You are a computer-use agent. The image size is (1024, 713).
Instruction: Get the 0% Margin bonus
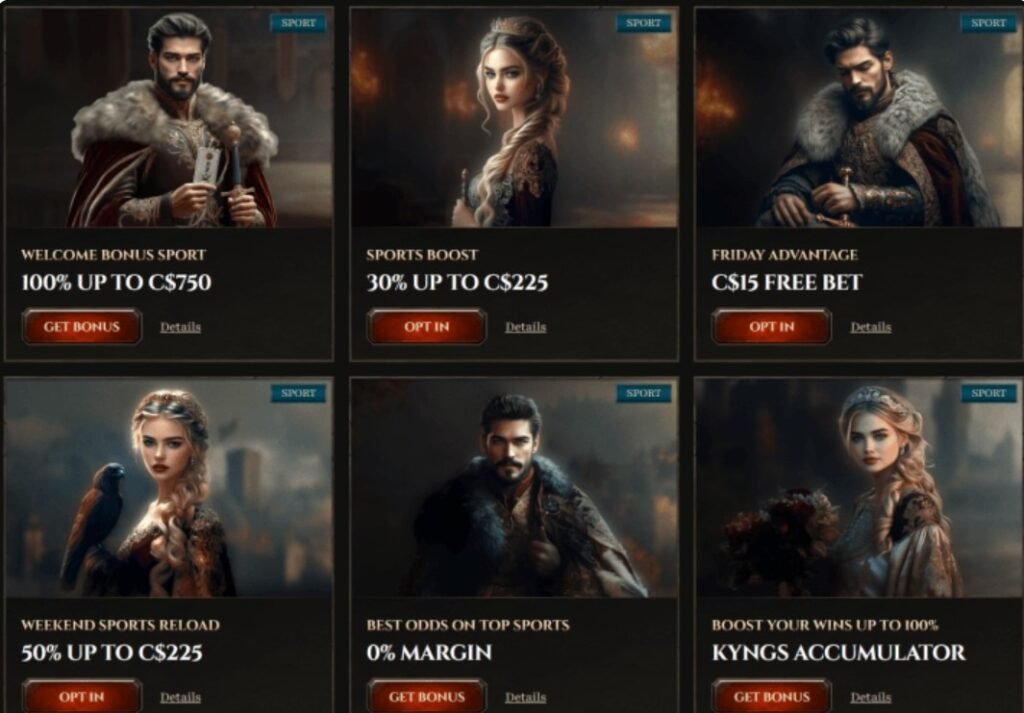[427, 697]
